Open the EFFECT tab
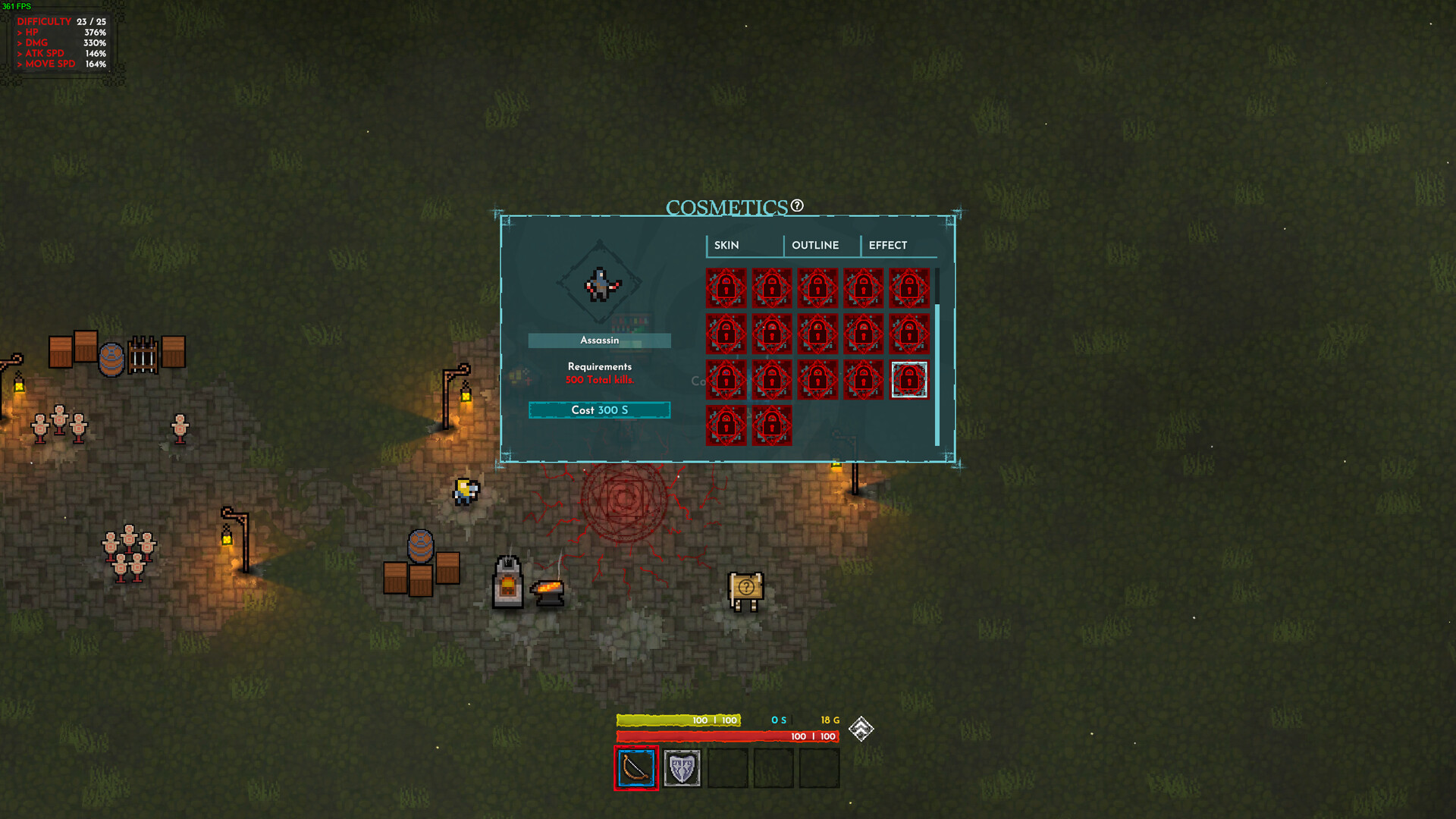This screenshot has width=1456, height=819. (x=888, y=245)
